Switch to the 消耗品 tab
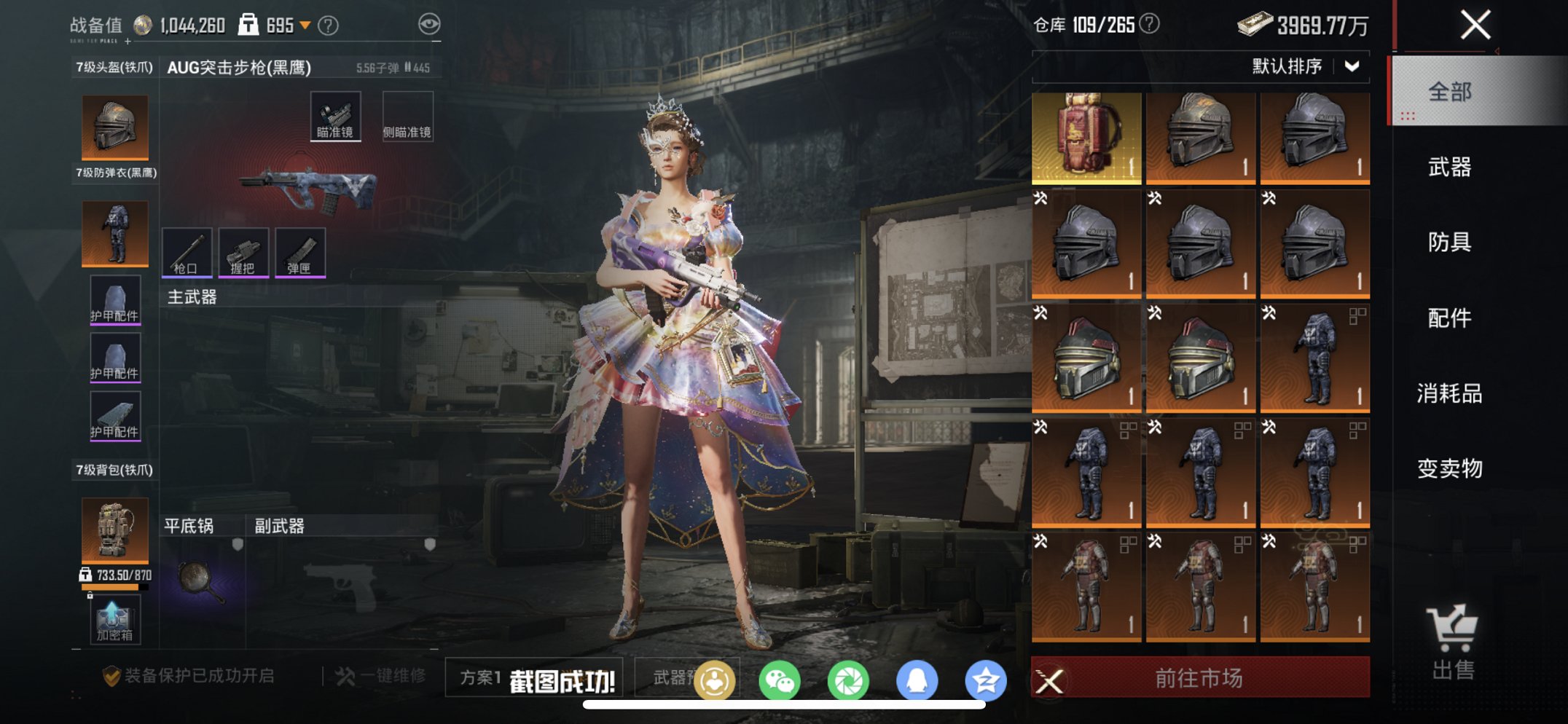The width and height of the screenshot is (1568, 724). 1450,393
